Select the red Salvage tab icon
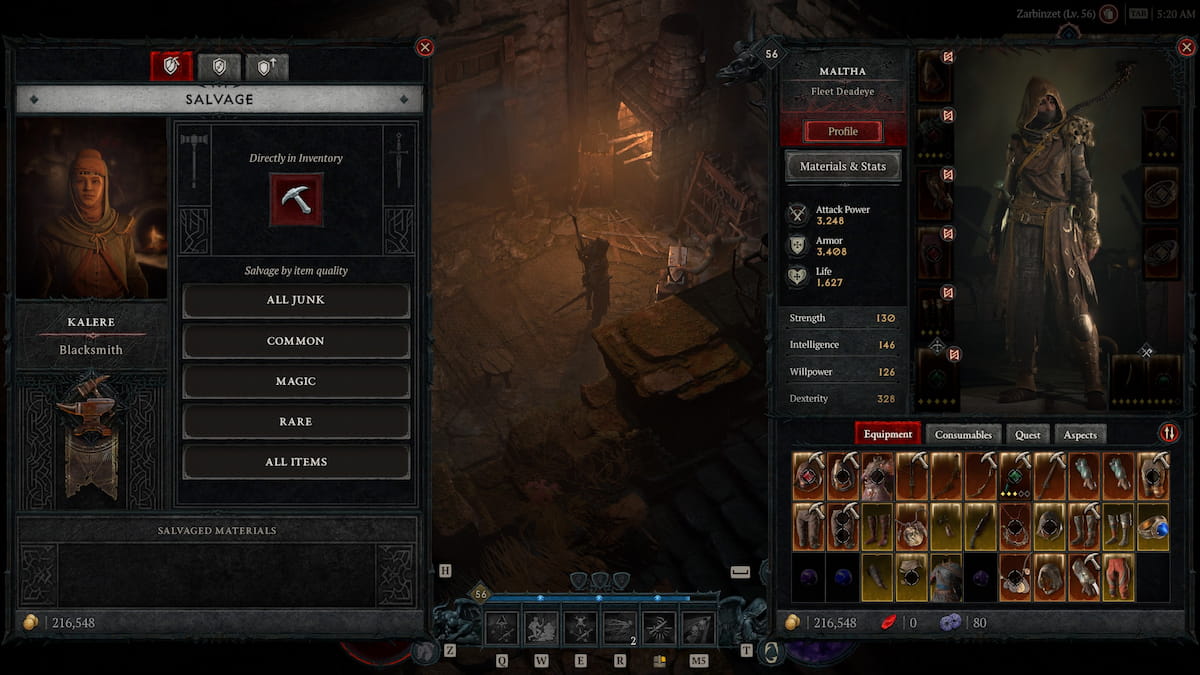 (x=171, y=67)
